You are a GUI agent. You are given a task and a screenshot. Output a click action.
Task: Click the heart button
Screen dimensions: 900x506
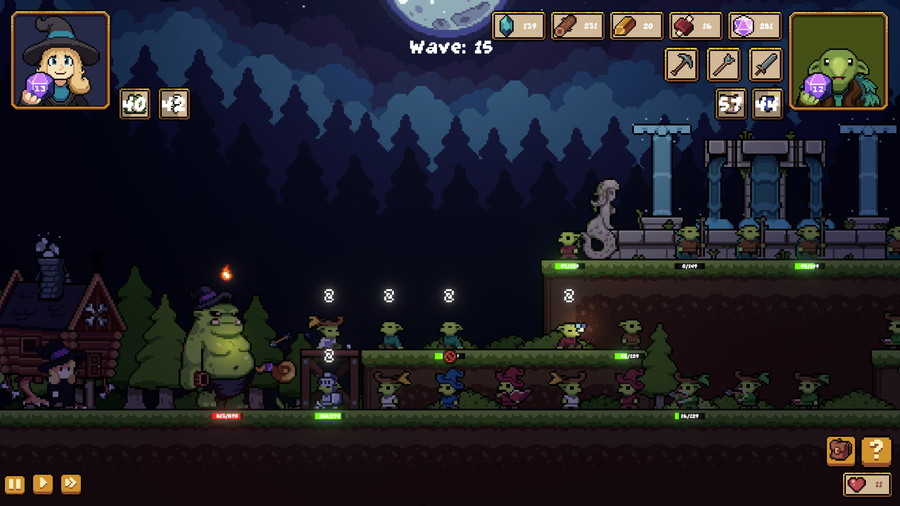[867, 485]
